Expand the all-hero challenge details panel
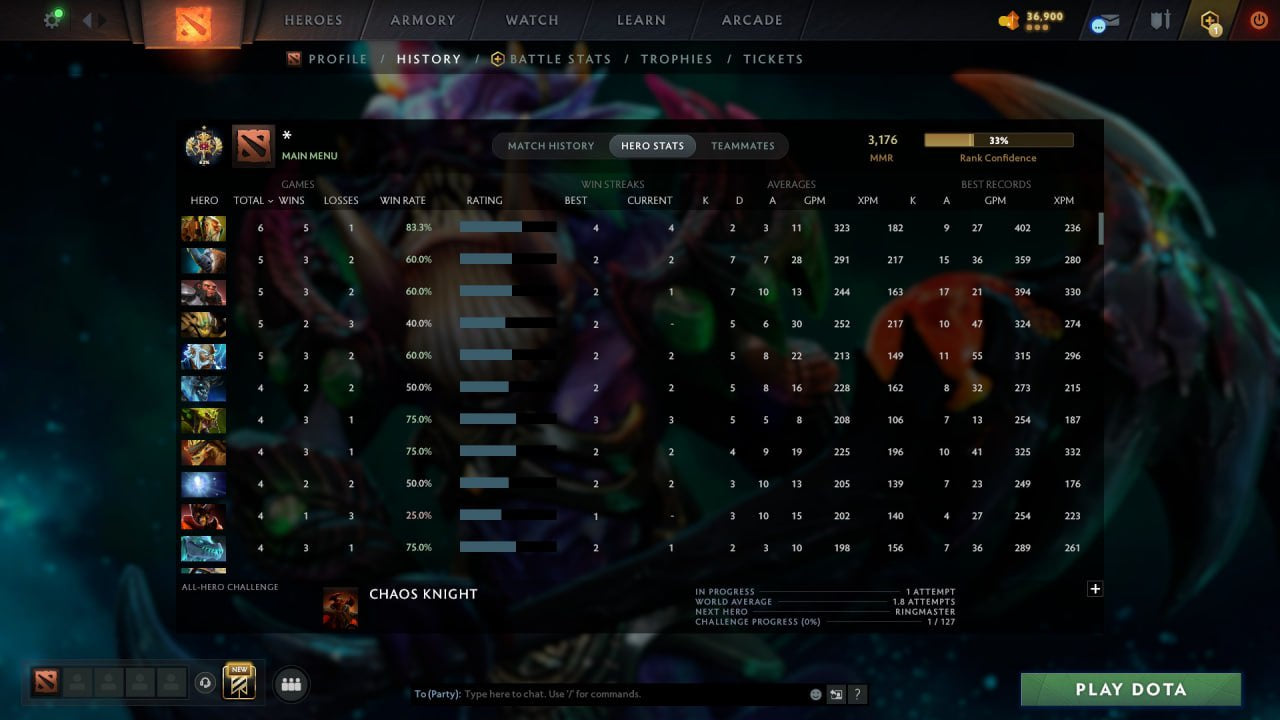1280x720 pixels. tap(1095, 589)
